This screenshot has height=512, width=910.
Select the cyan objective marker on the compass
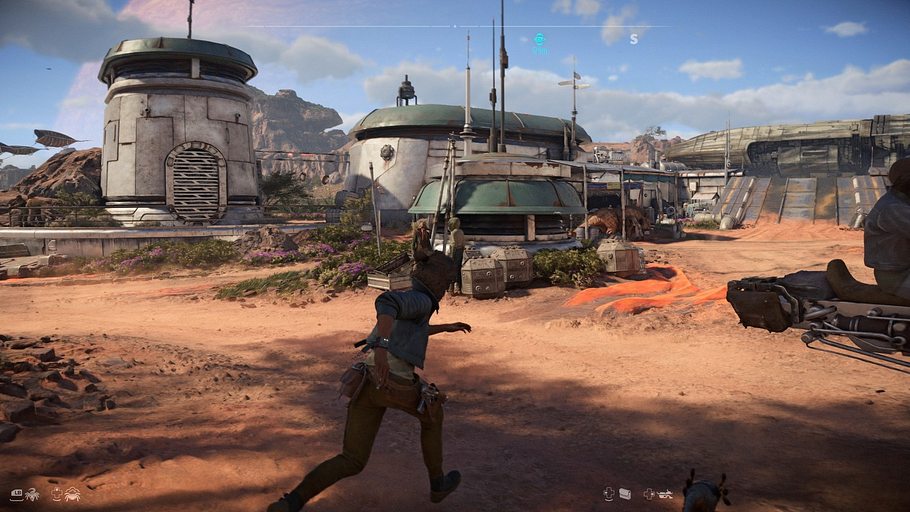(540, 39)
